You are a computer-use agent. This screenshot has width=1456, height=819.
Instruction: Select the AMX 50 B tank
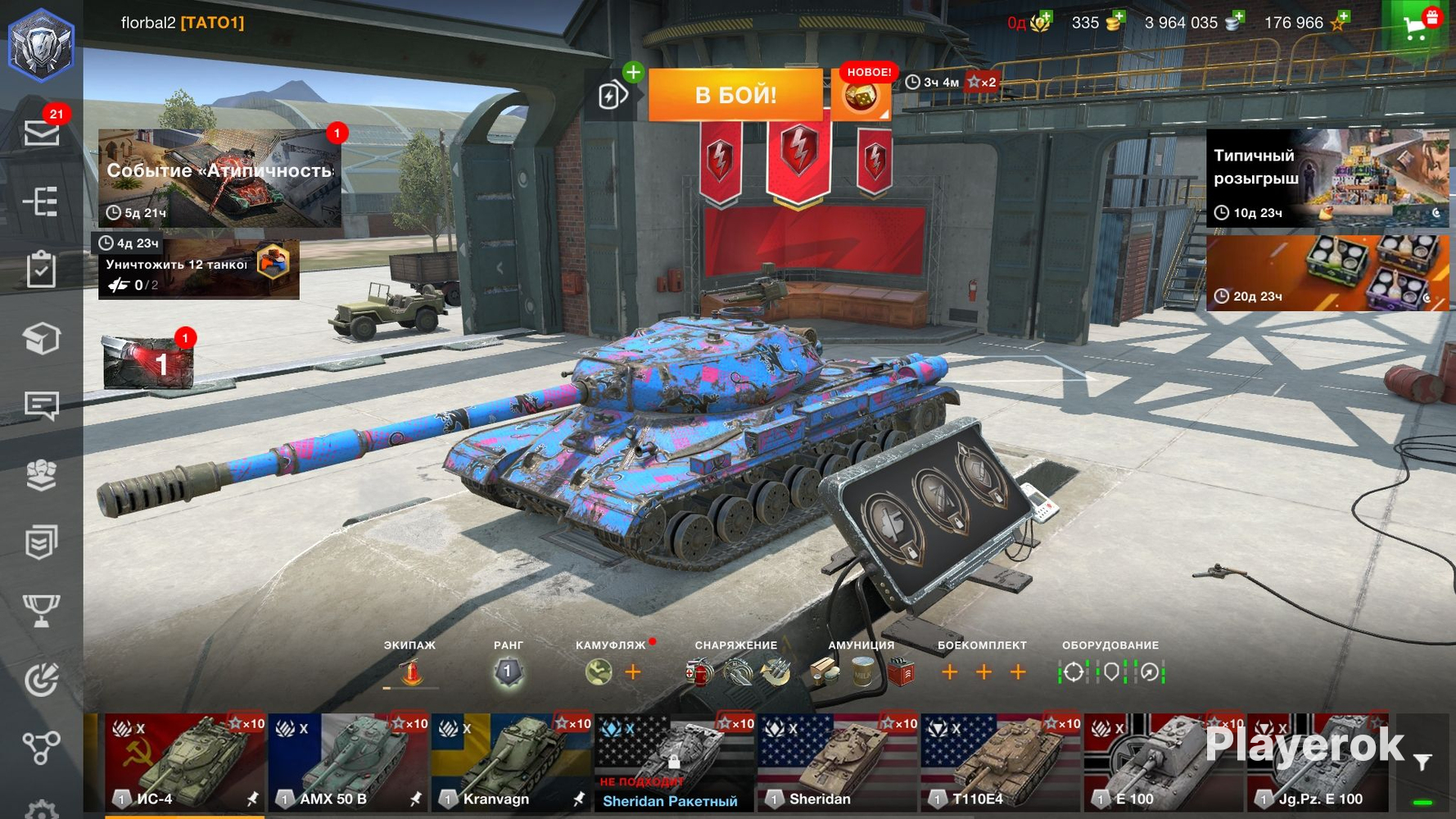click(x=349, y=762)
